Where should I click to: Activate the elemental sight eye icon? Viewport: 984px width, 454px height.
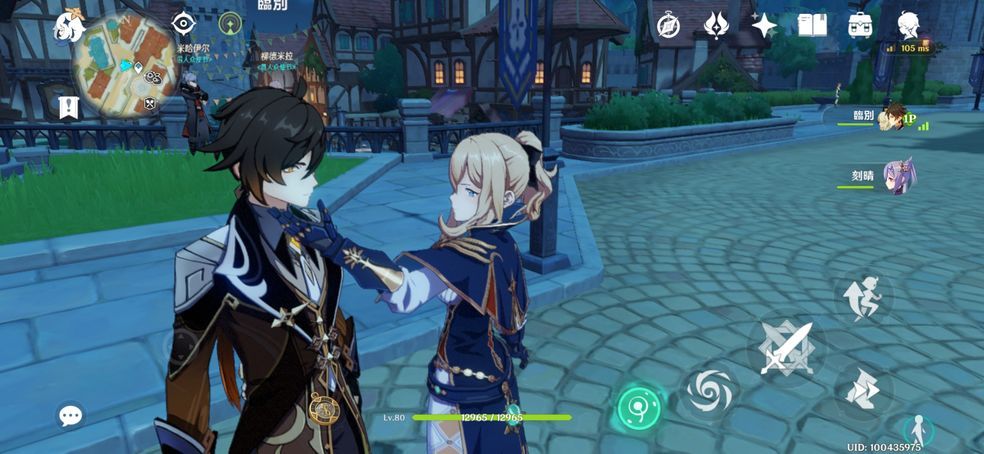(x=183, y=23)
